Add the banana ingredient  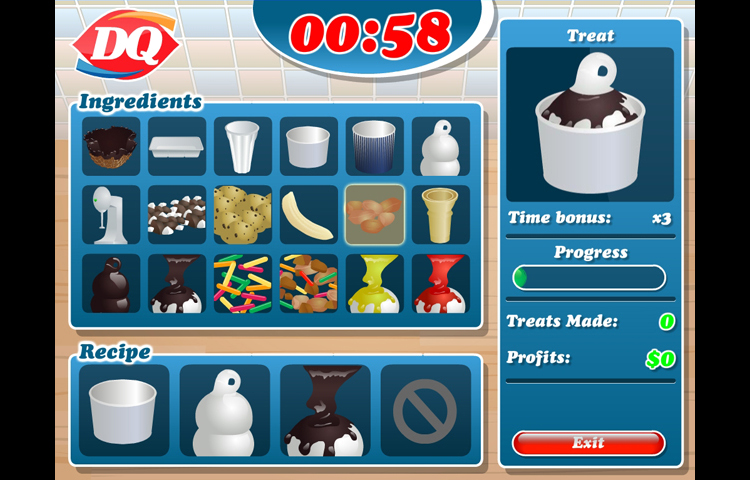point(309,215)
